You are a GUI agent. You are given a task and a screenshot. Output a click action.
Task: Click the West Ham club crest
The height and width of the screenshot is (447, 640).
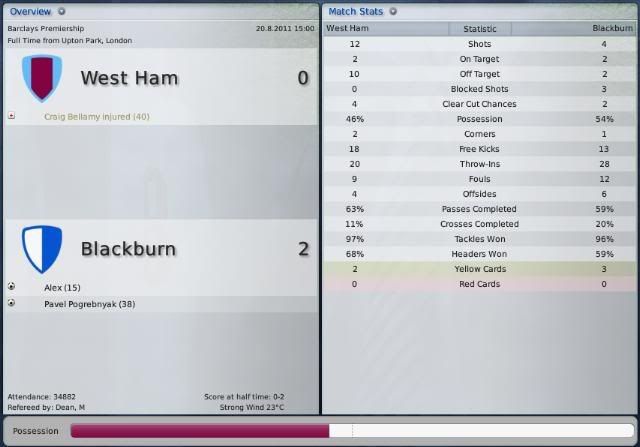[x=42, y=78]
